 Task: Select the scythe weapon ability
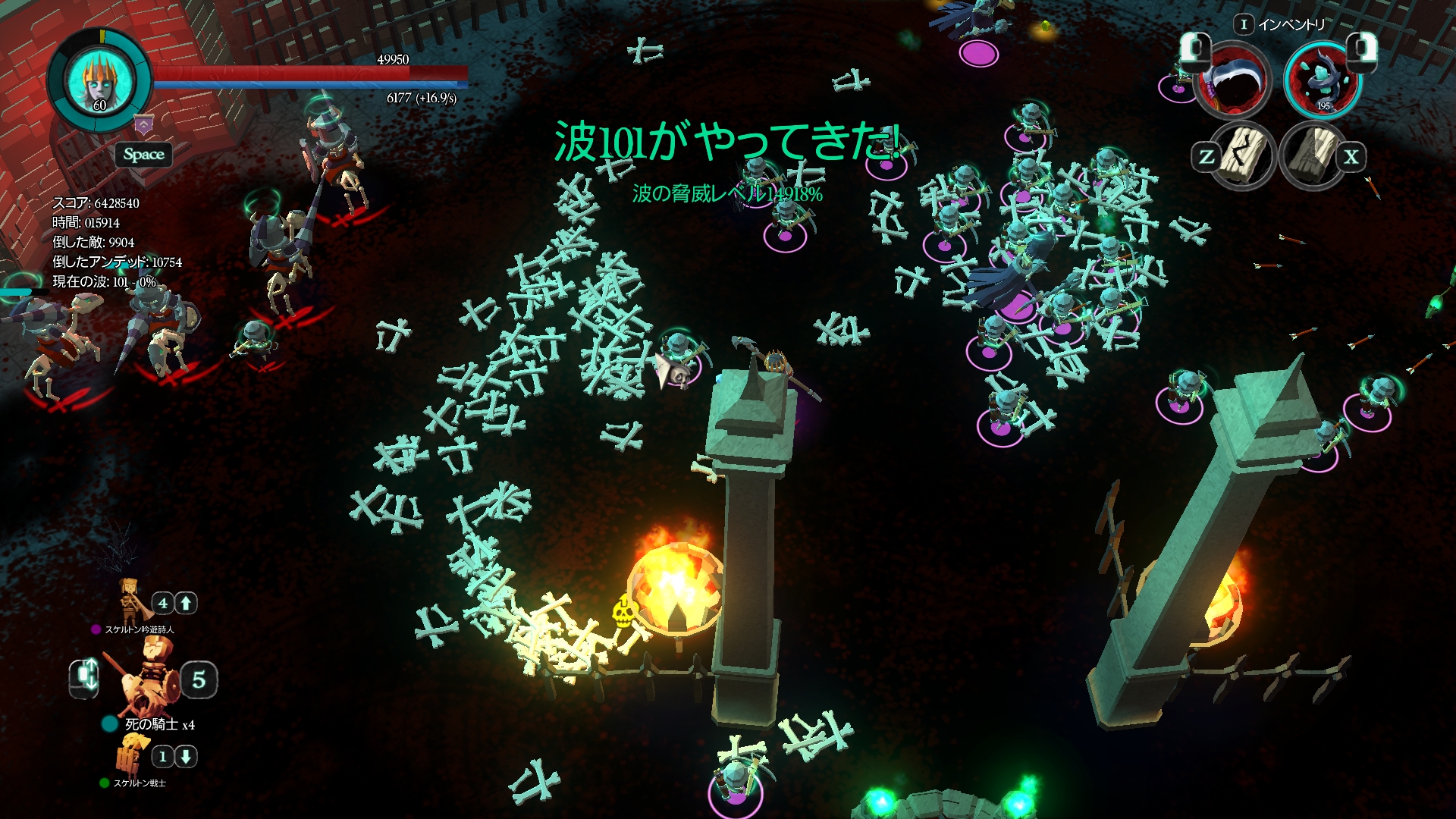click(1233, 80)
